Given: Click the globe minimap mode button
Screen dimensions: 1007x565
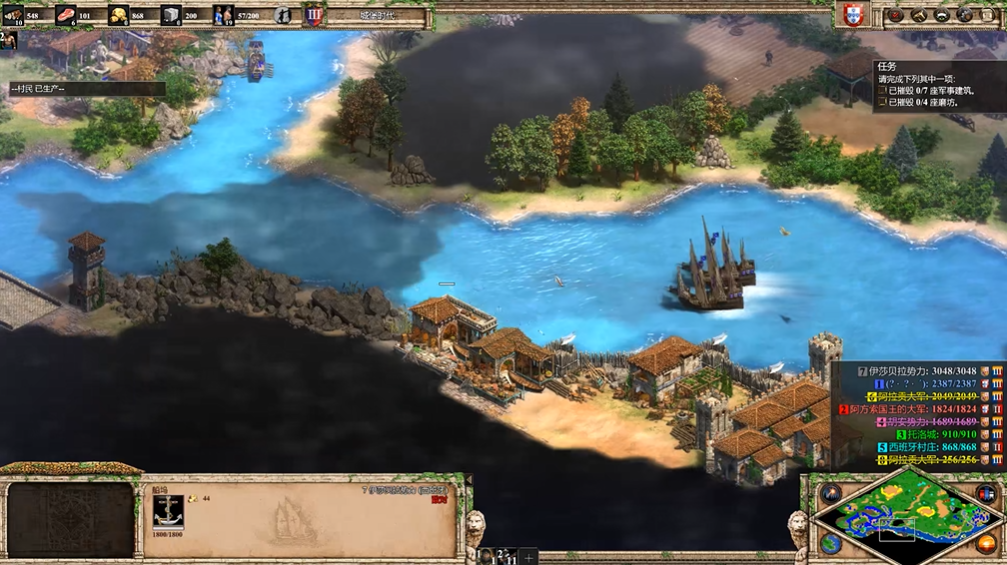Looking at the screenshot, I should [831, 543].
